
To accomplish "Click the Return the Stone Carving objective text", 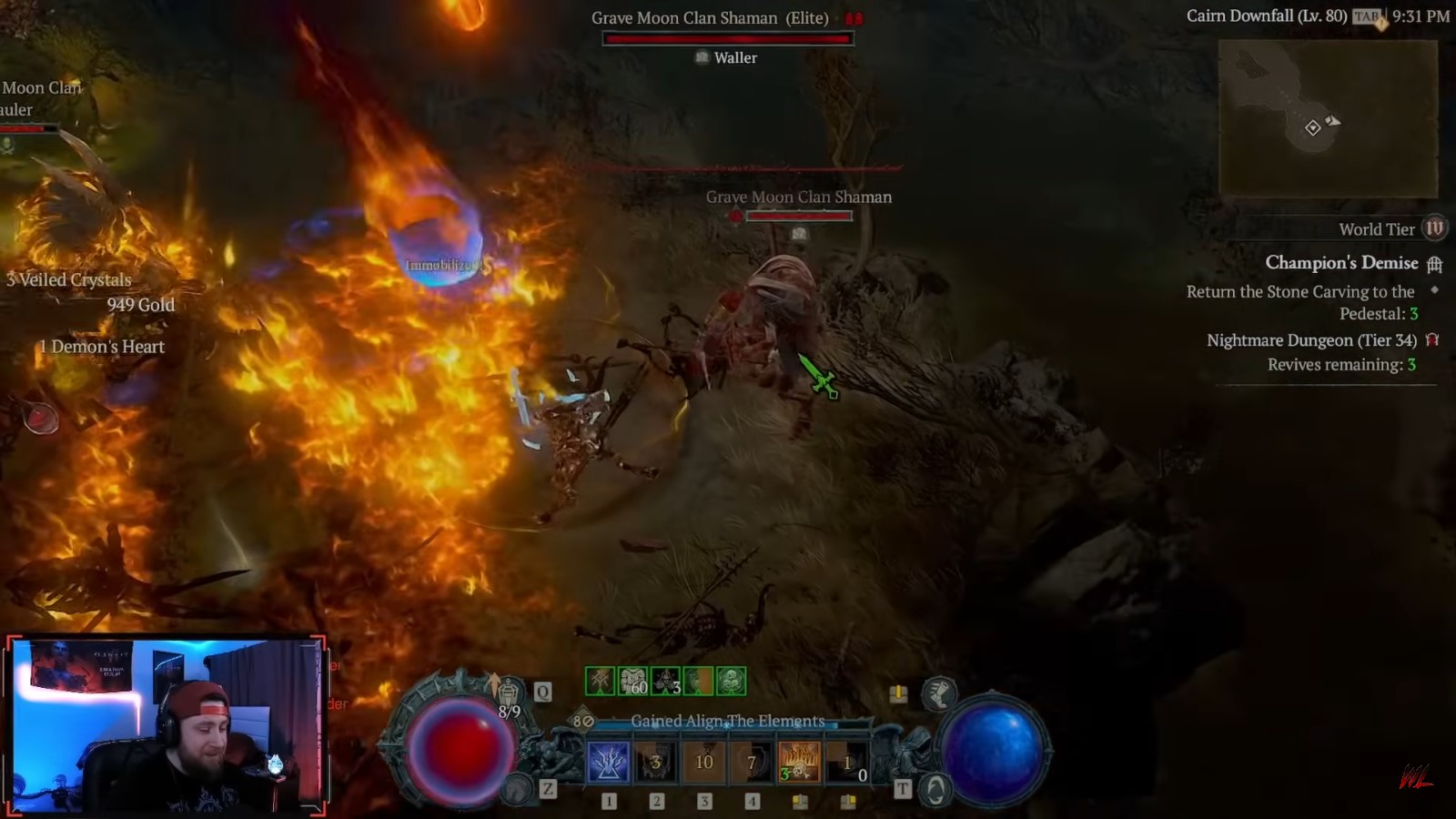I will [x=1299, y=291].
